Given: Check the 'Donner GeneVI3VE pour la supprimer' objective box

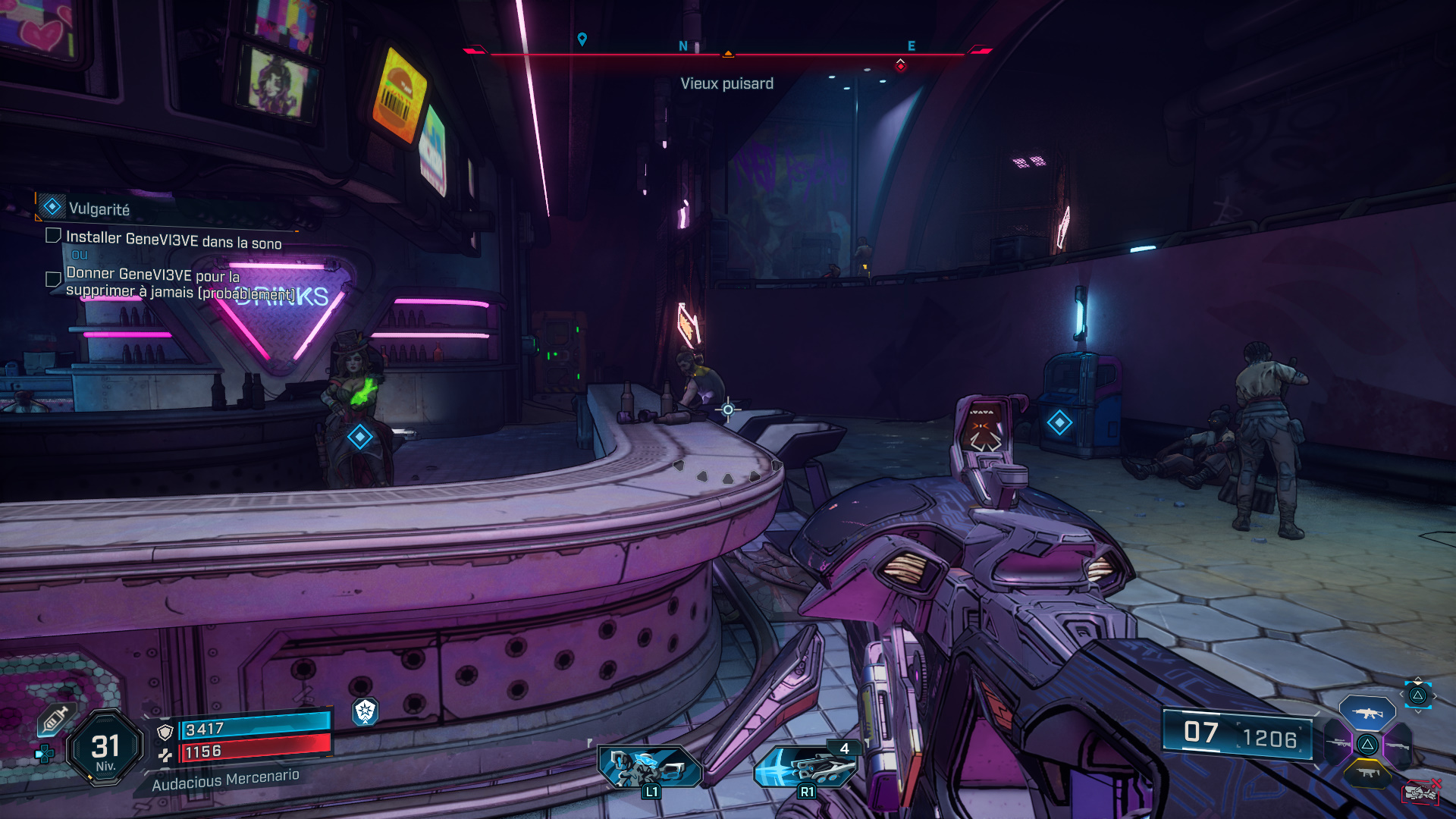Looking at the screenshot, I should (x=52, y=279).
